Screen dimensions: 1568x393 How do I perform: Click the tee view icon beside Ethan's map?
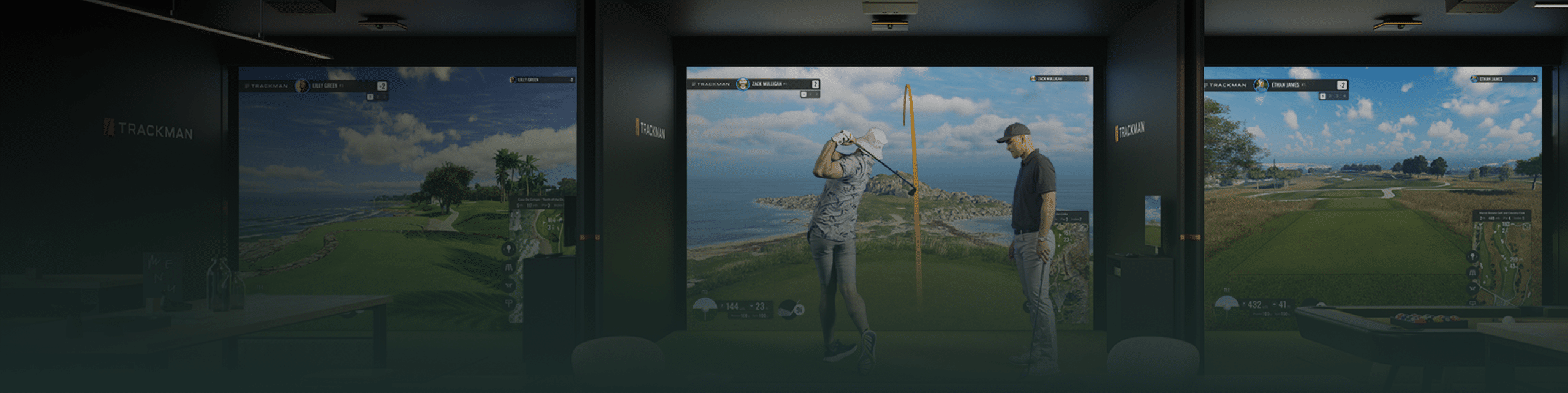point(1473,256)
